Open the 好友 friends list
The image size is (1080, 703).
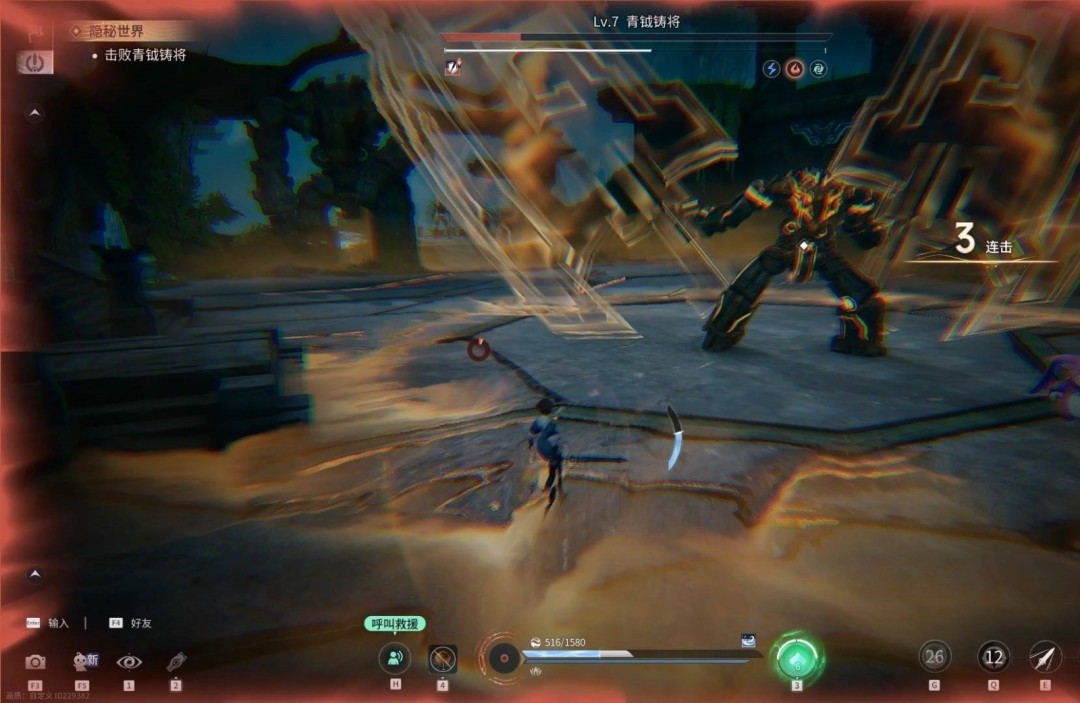click(x=139, y=623)
